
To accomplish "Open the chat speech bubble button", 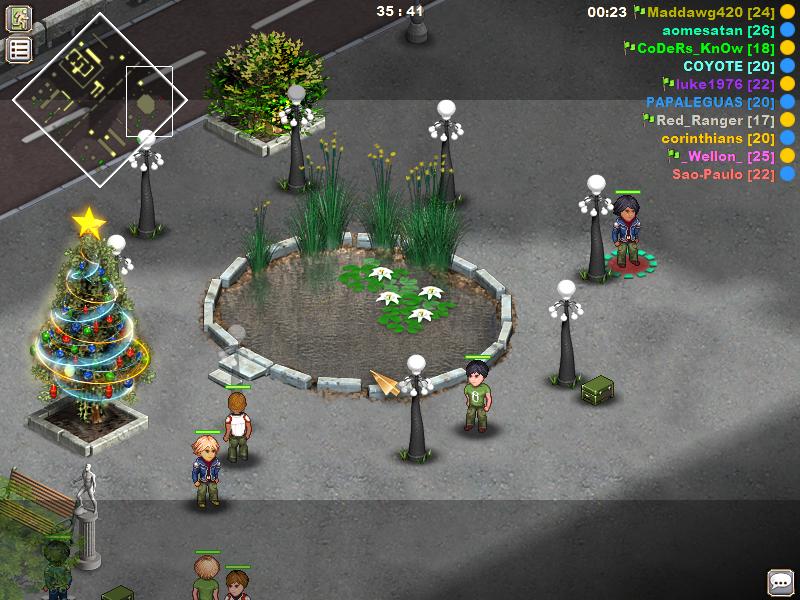I will click(x=781, y=582).
